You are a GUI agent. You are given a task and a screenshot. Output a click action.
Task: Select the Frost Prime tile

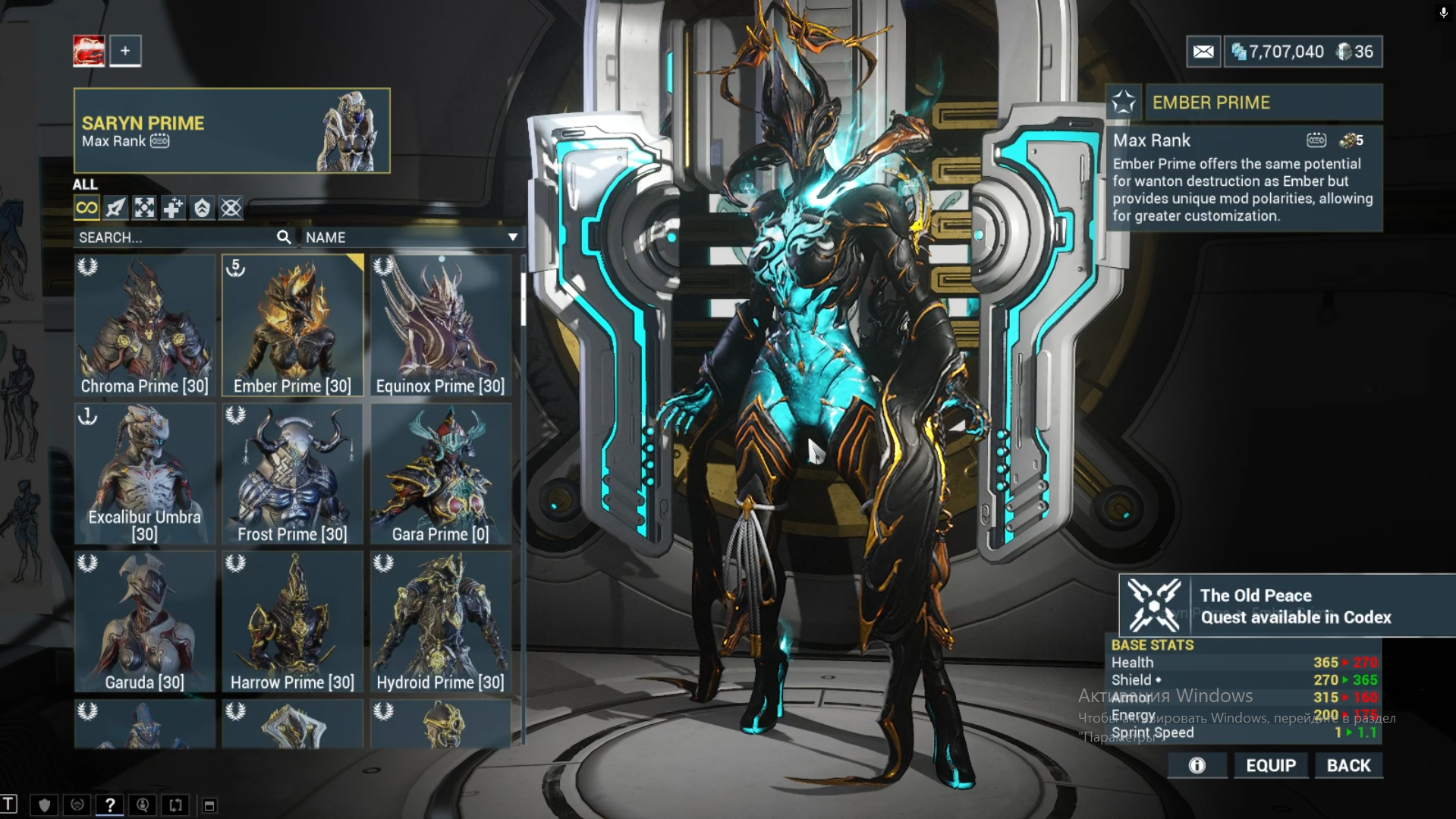(292, 474)
